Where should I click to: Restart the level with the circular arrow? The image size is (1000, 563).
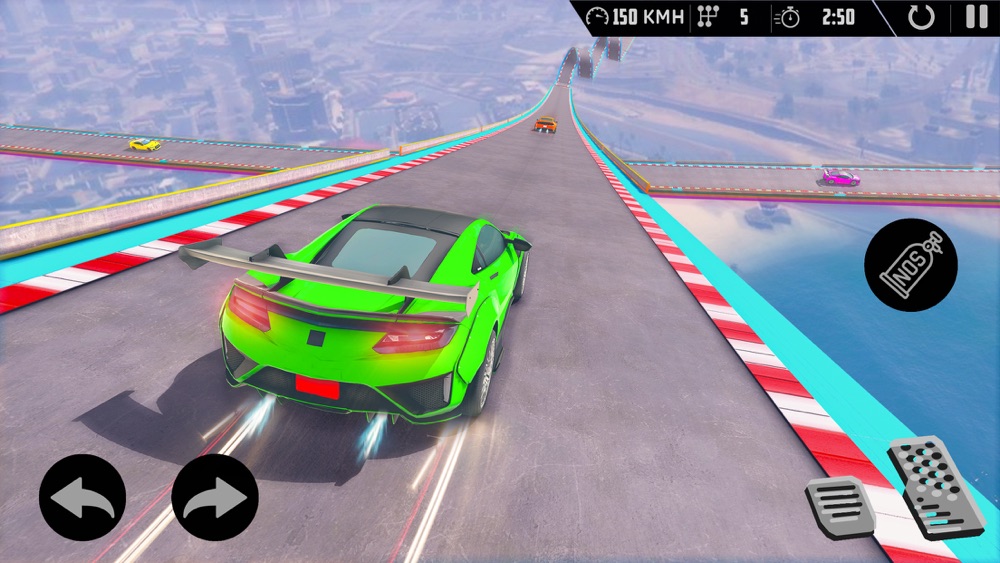921,17
